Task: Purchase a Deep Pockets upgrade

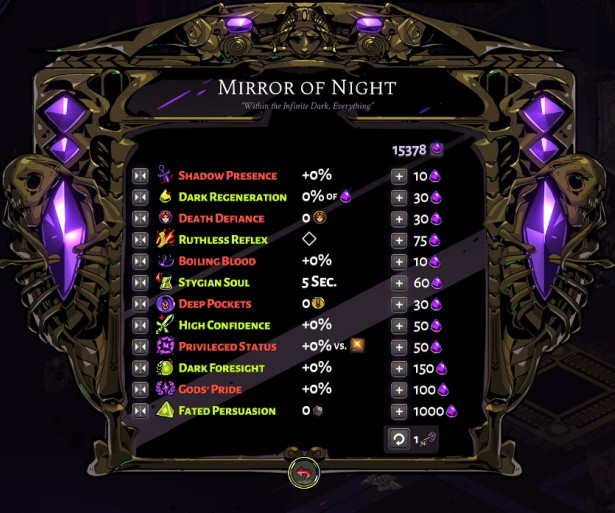Action: pos(399,304)
